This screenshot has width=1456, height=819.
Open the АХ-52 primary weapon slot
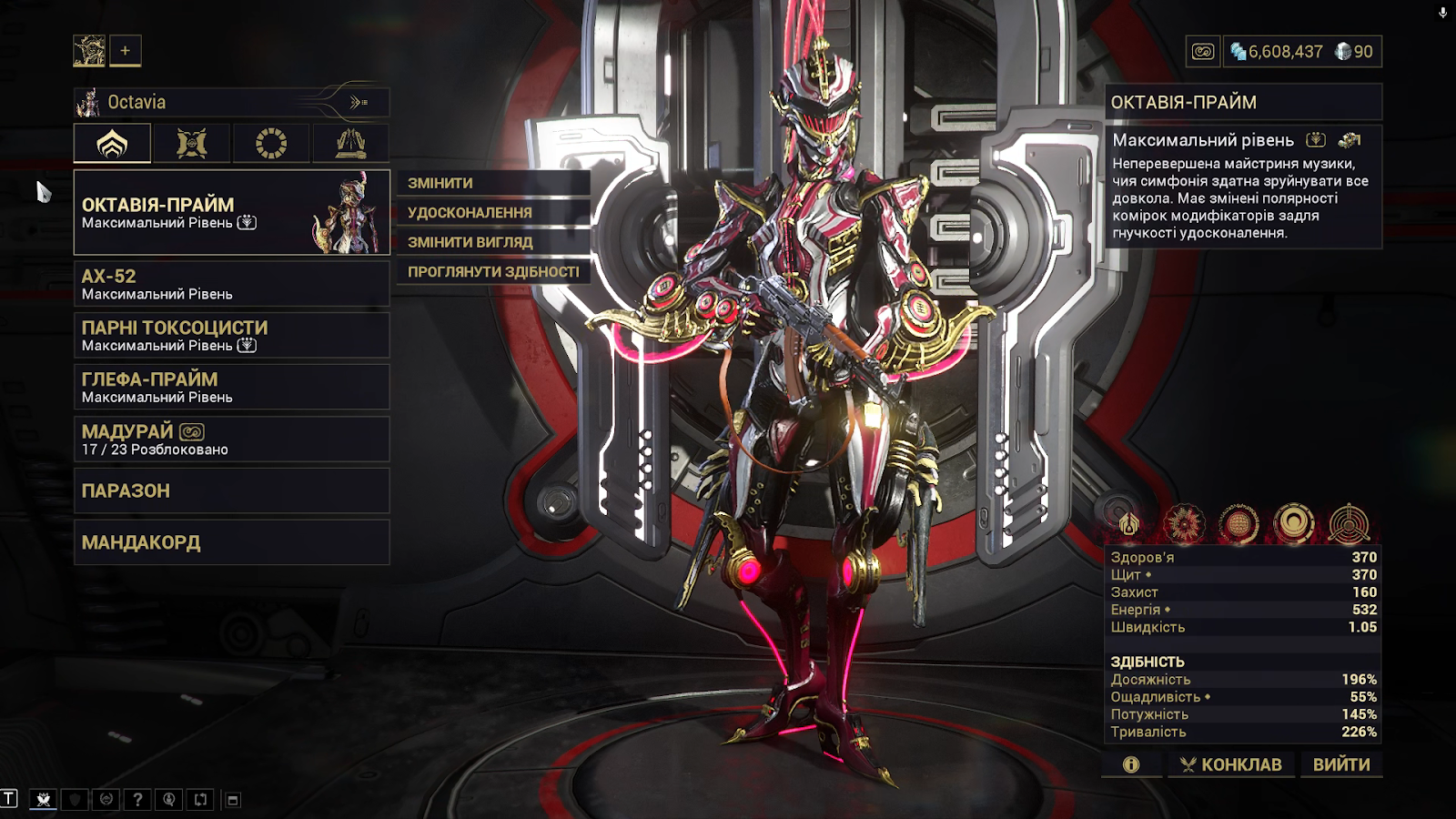(x=231, y=284)
